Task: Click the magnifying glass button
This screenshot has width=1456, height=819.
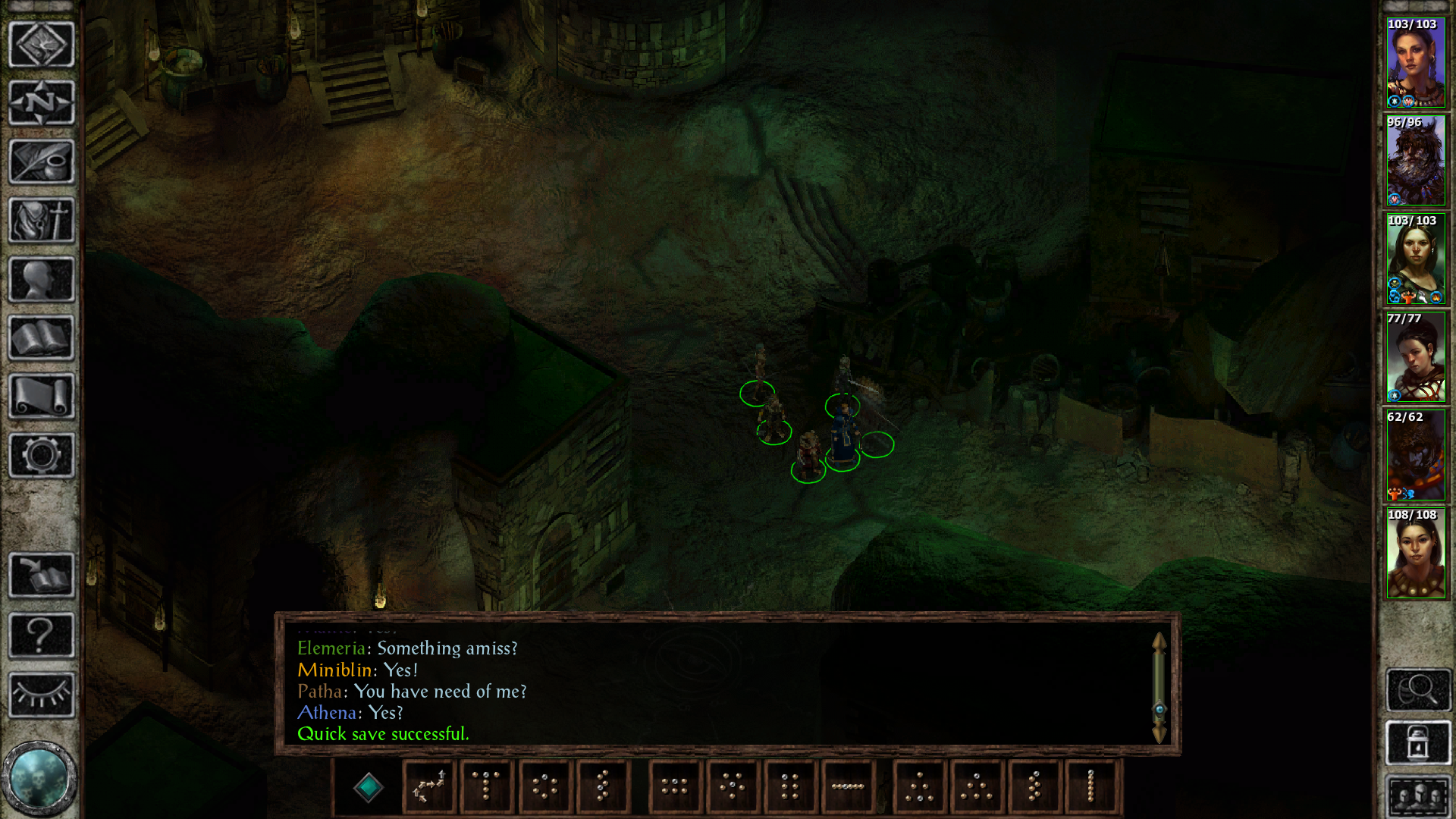Action: click(x=1418, y=689)
